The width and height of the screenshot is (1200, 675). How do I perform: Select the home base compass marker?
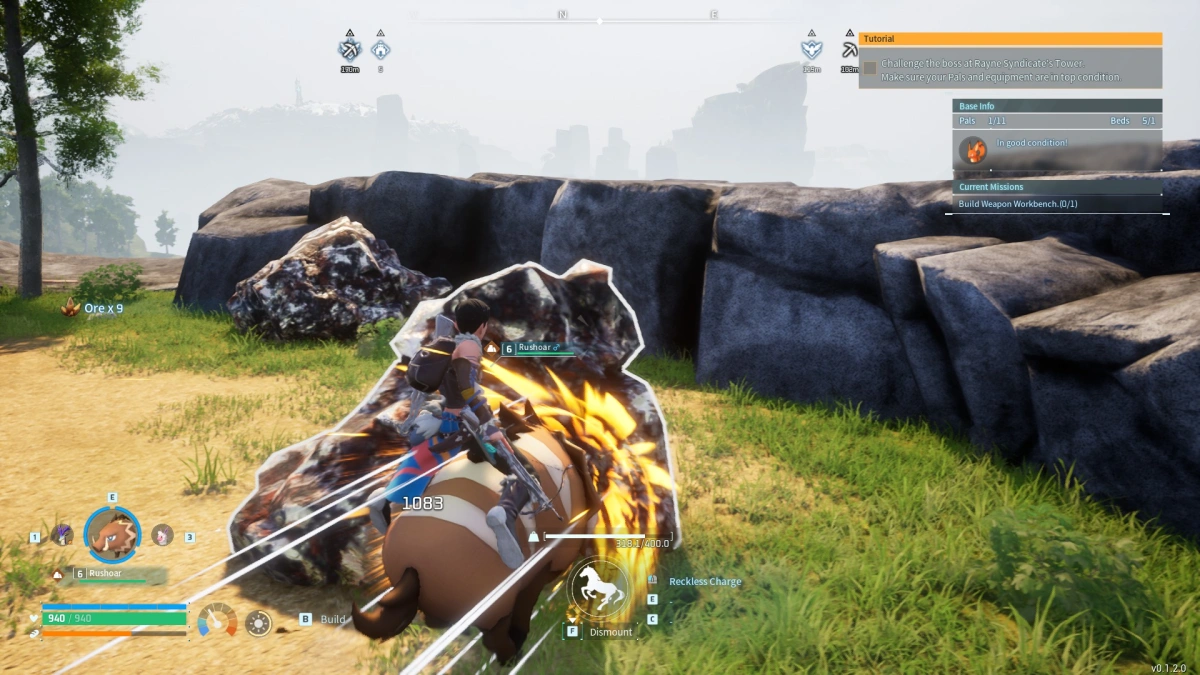380,49
